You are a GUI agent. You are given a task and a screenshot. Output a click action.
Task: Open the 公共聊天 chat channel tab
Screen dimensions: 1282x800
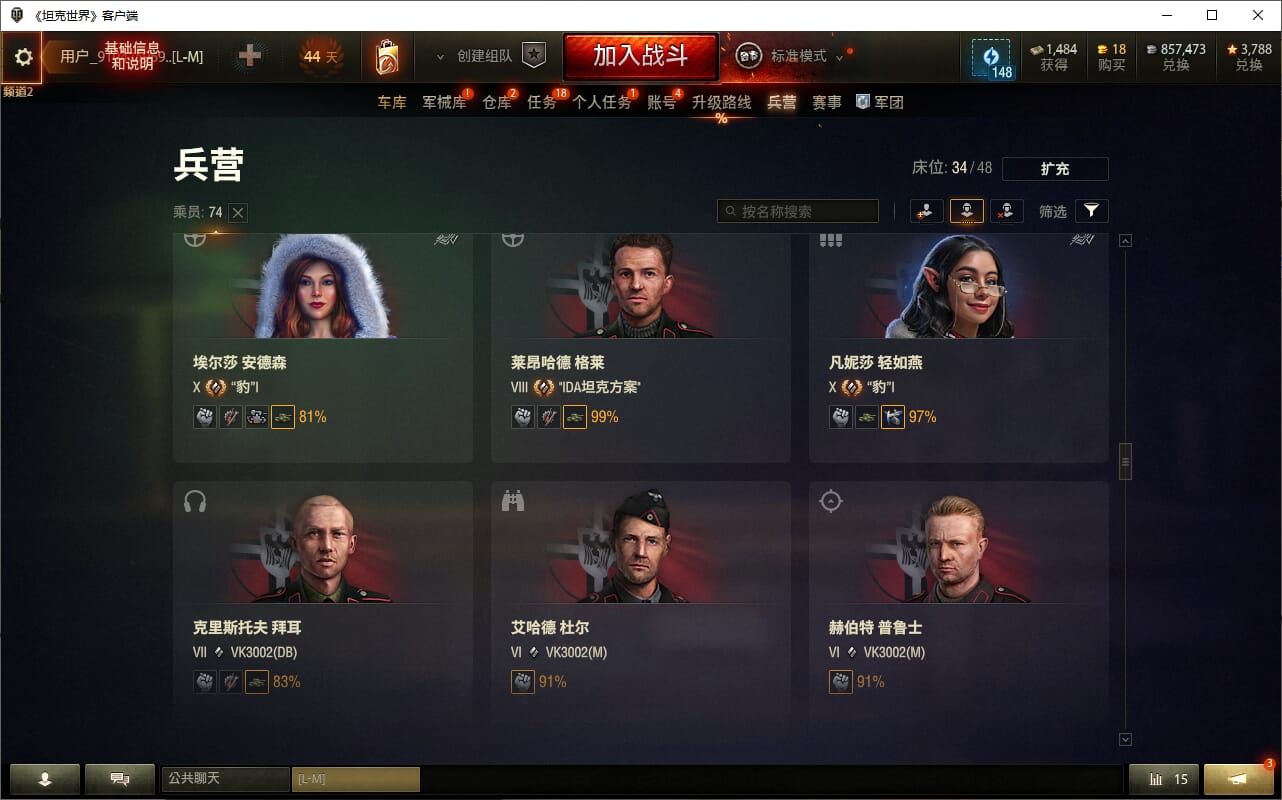[x=225, y=778]
